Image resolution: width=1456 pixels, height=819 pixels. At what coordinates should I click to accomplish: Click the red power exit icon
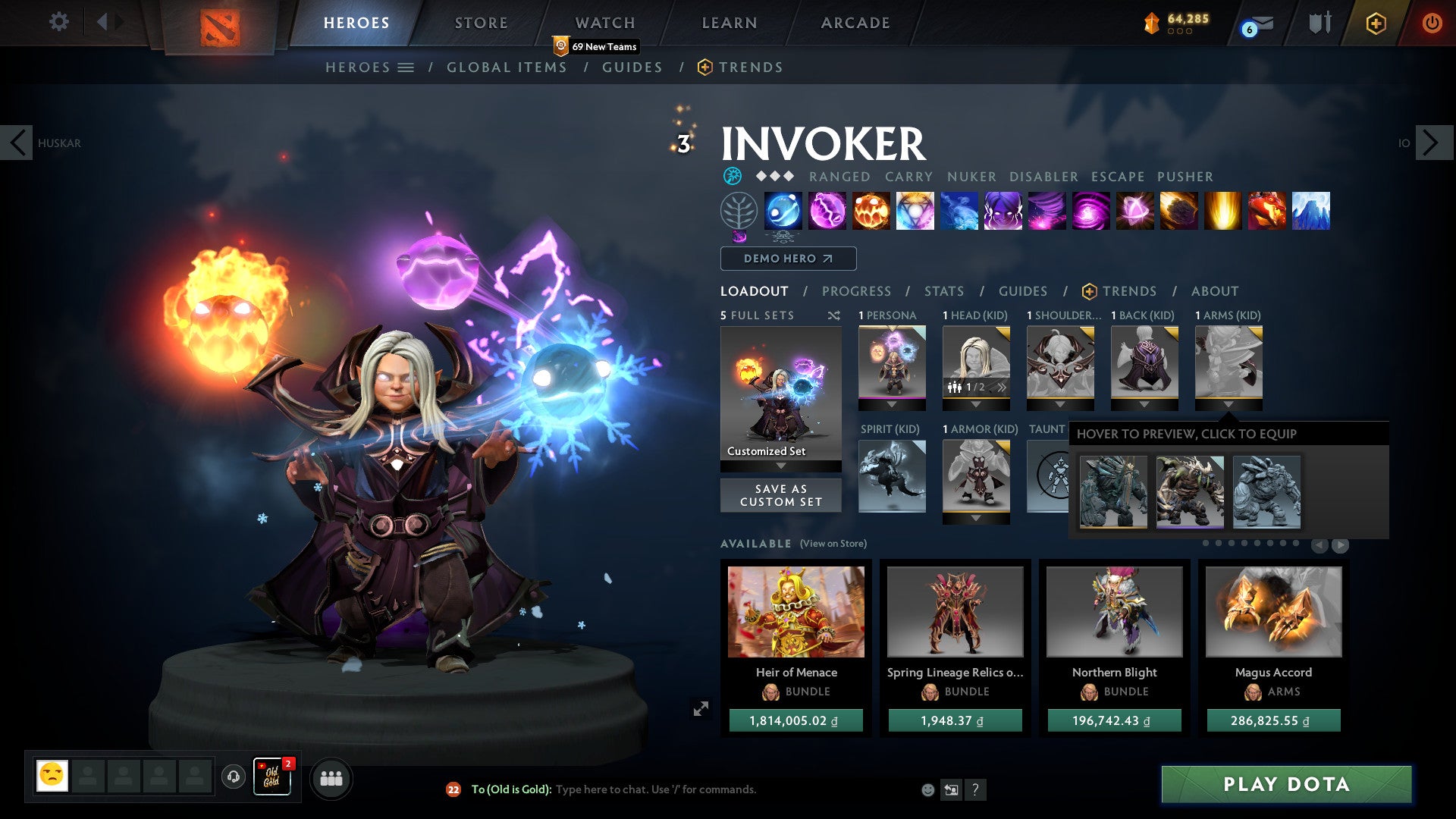[1432, 23]
